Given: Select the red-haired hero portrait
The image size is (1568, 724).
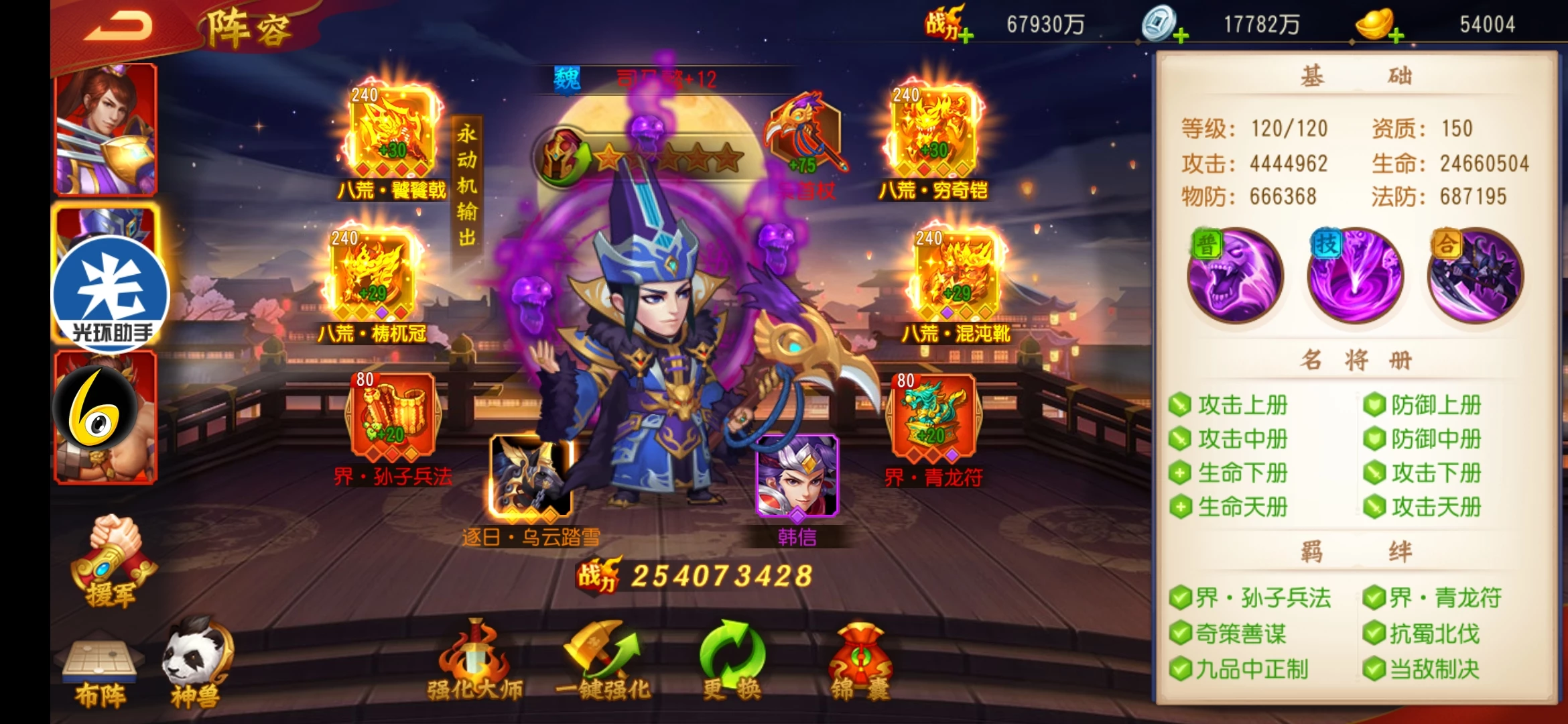Looking at the screenshot, I should (106, 129).
